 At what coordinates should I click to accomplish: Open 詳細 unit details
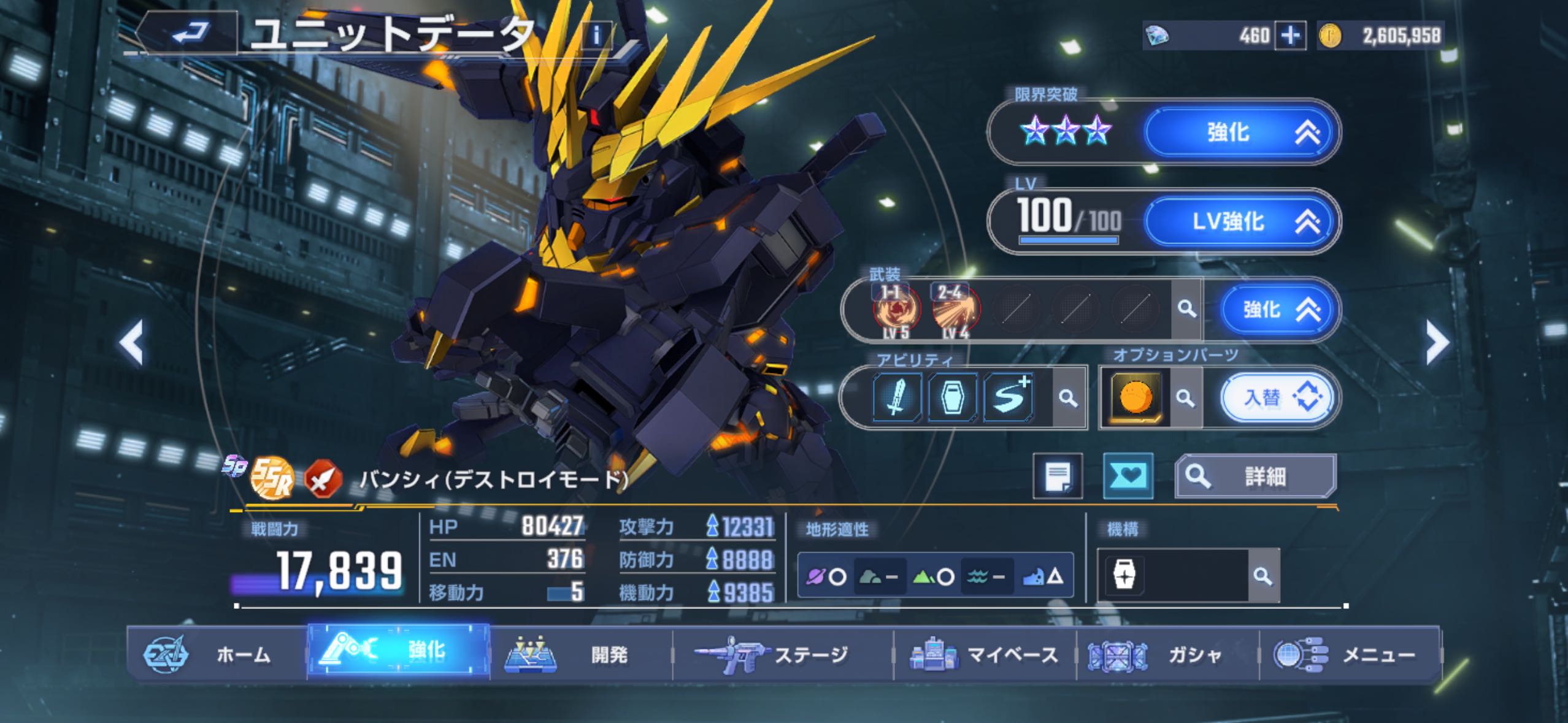(x=1255, y=476)
